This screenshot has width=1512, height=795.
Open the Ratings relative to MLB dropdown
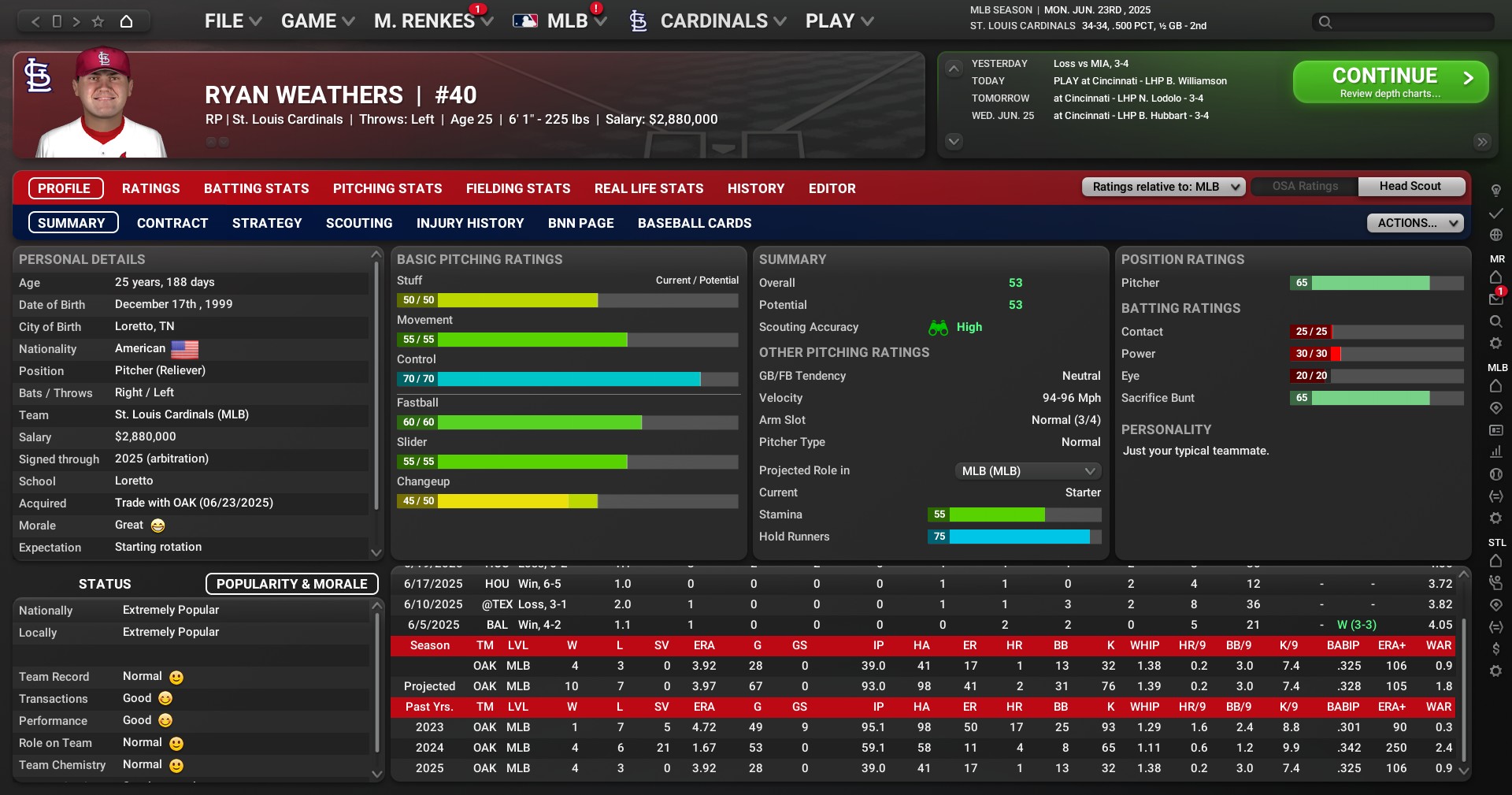coord(1164,187)
